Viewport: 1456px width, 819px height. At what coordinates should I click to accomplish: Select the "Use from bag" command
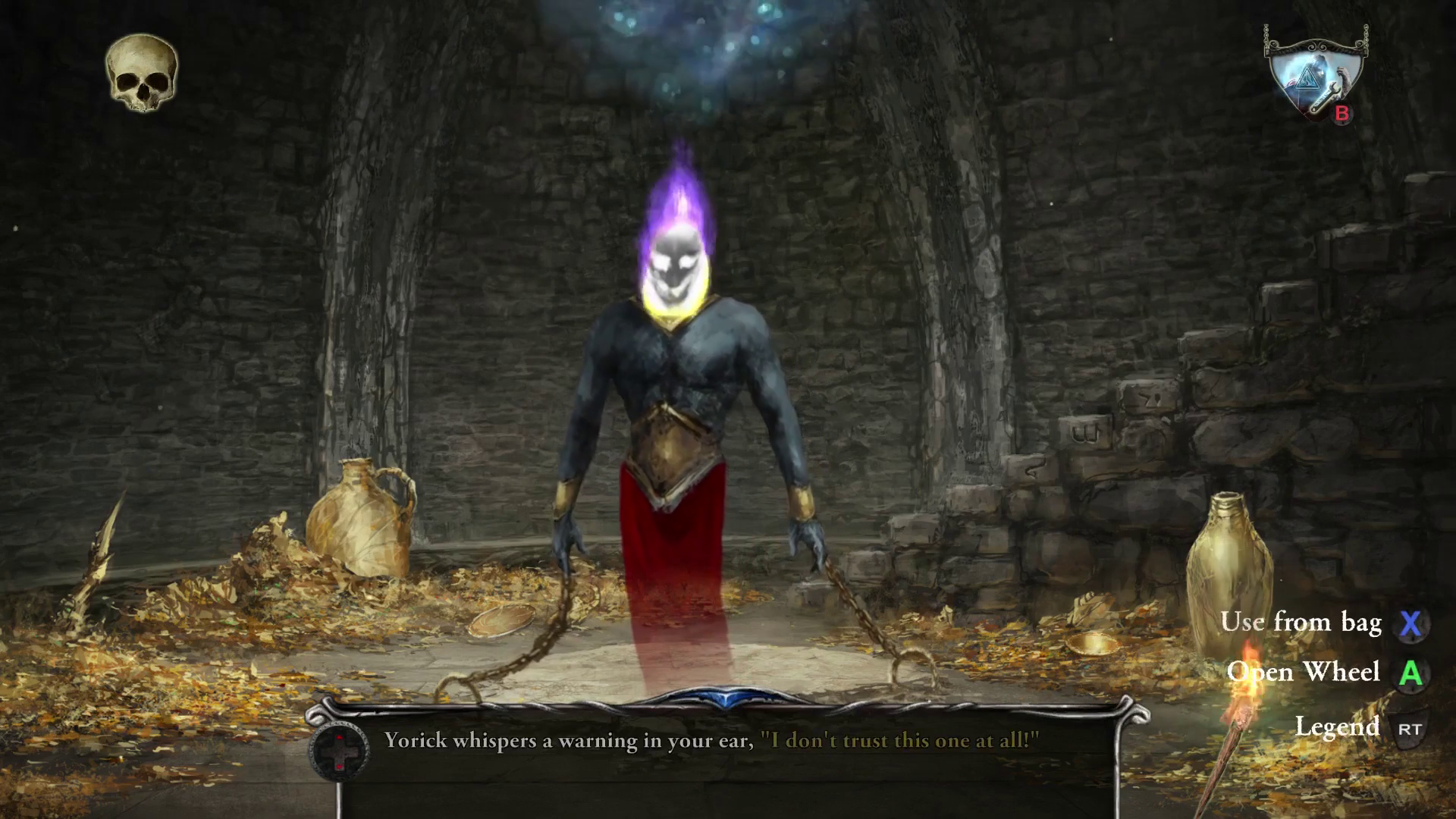click(x=1303, y=623)
